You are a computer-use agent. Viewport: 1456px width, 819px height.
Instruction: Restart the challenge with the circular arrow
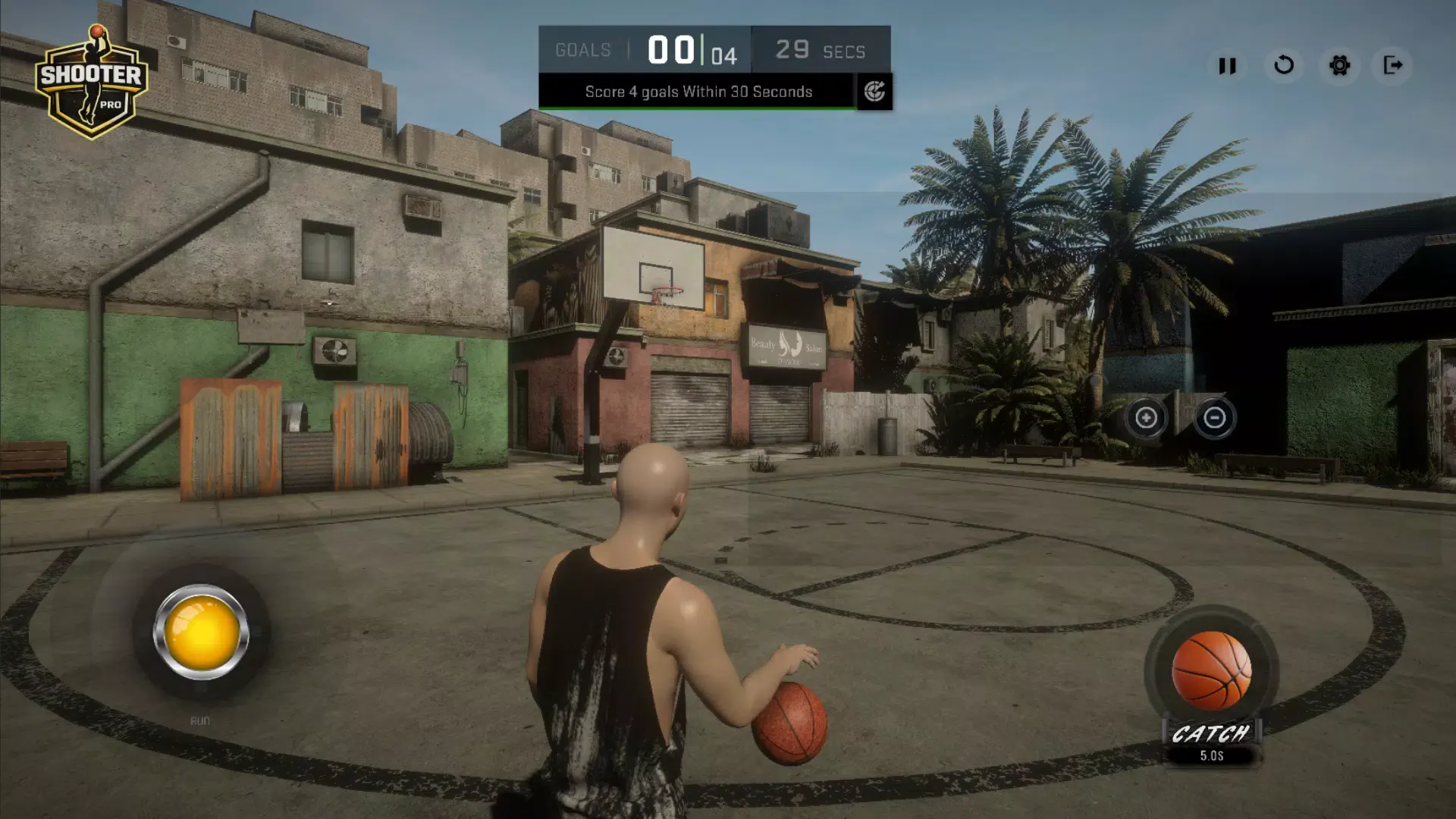tap(1284, 65)
